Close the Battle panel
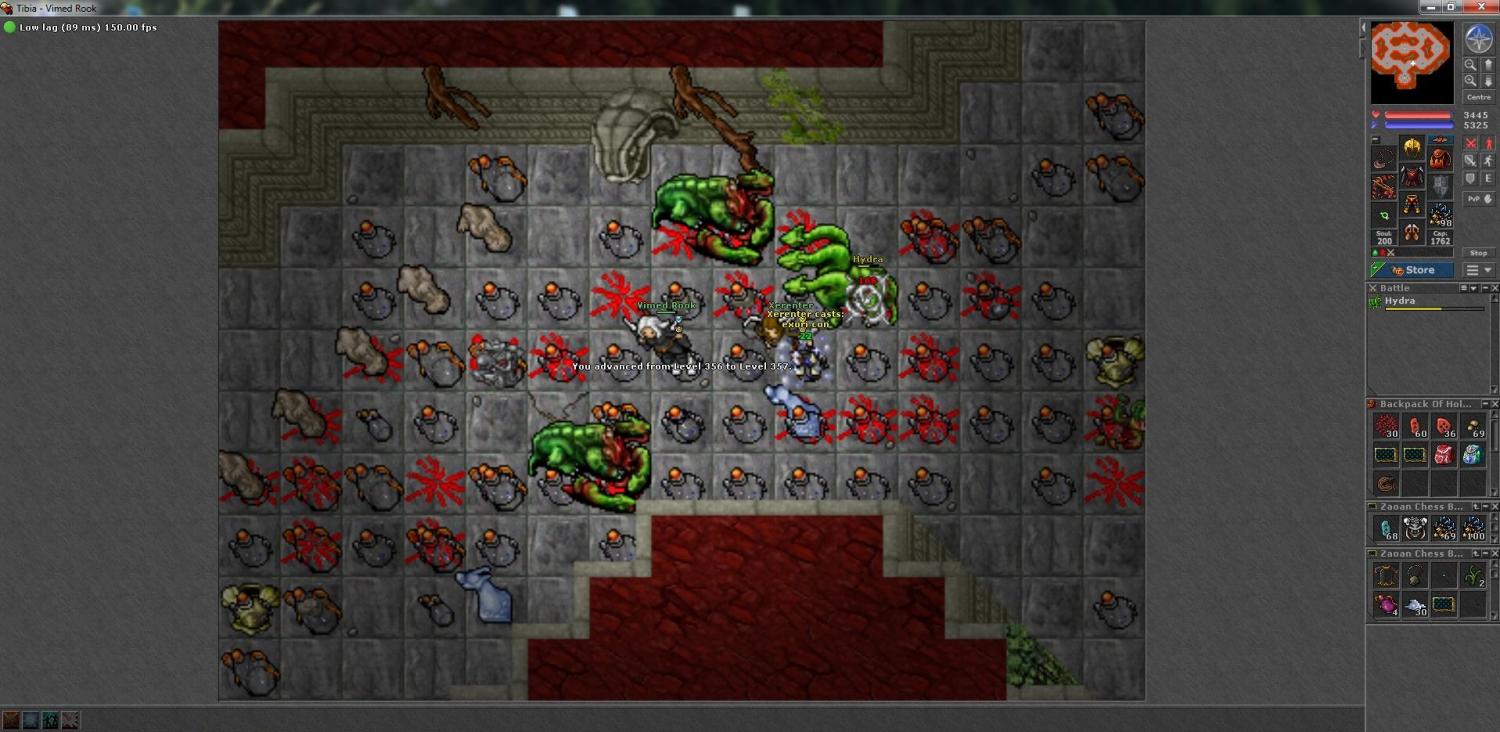1500x732 pixels. coord(1494,288)
